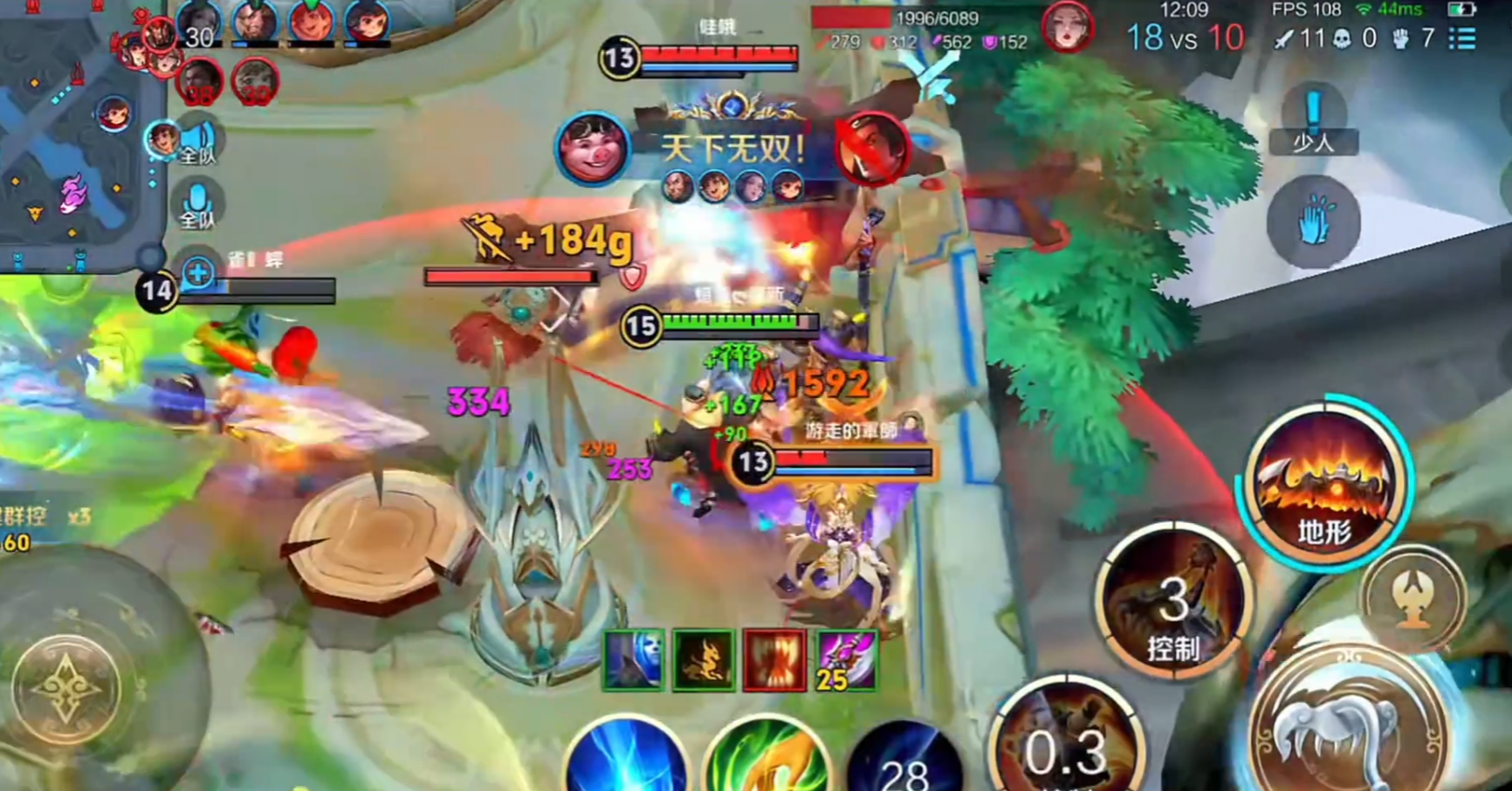Screen dimensions: 1512x791
Task: Tap the dark skill showing 28
Action: click(x=904, y=761)
